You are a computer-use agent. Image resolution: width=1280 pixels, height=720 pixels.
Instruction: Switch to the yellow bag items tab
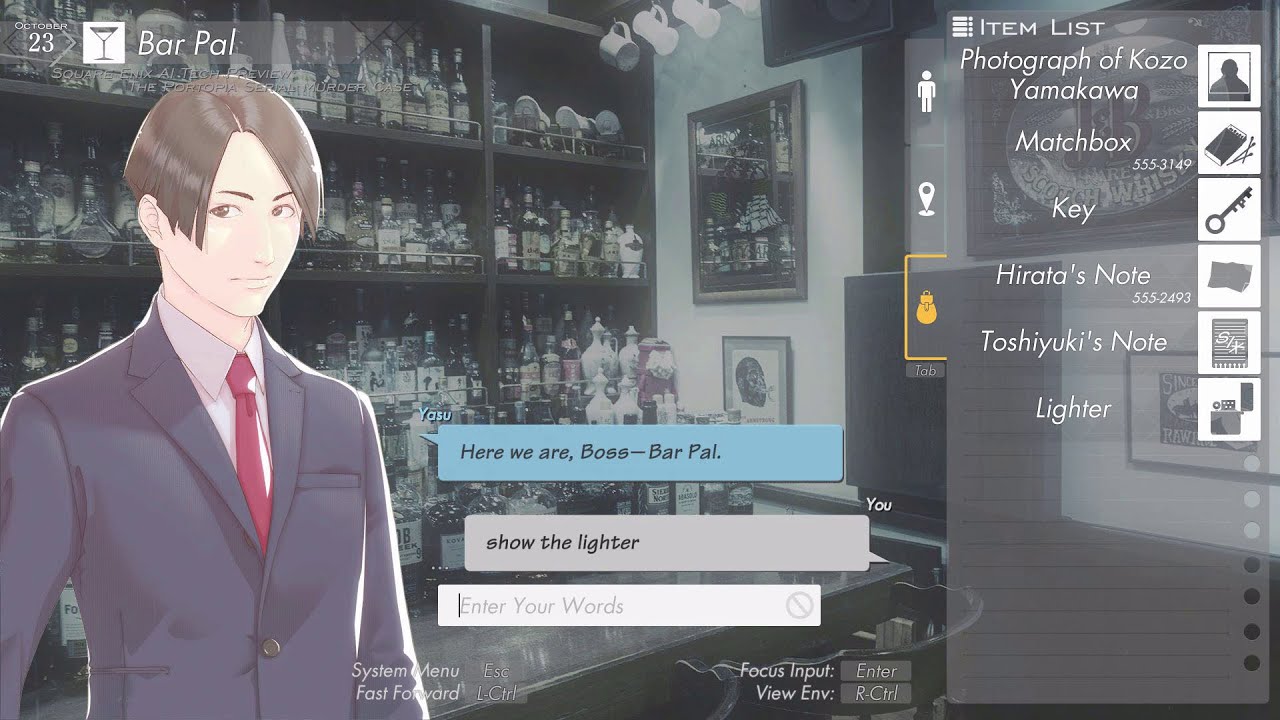(x=926, y=308)
